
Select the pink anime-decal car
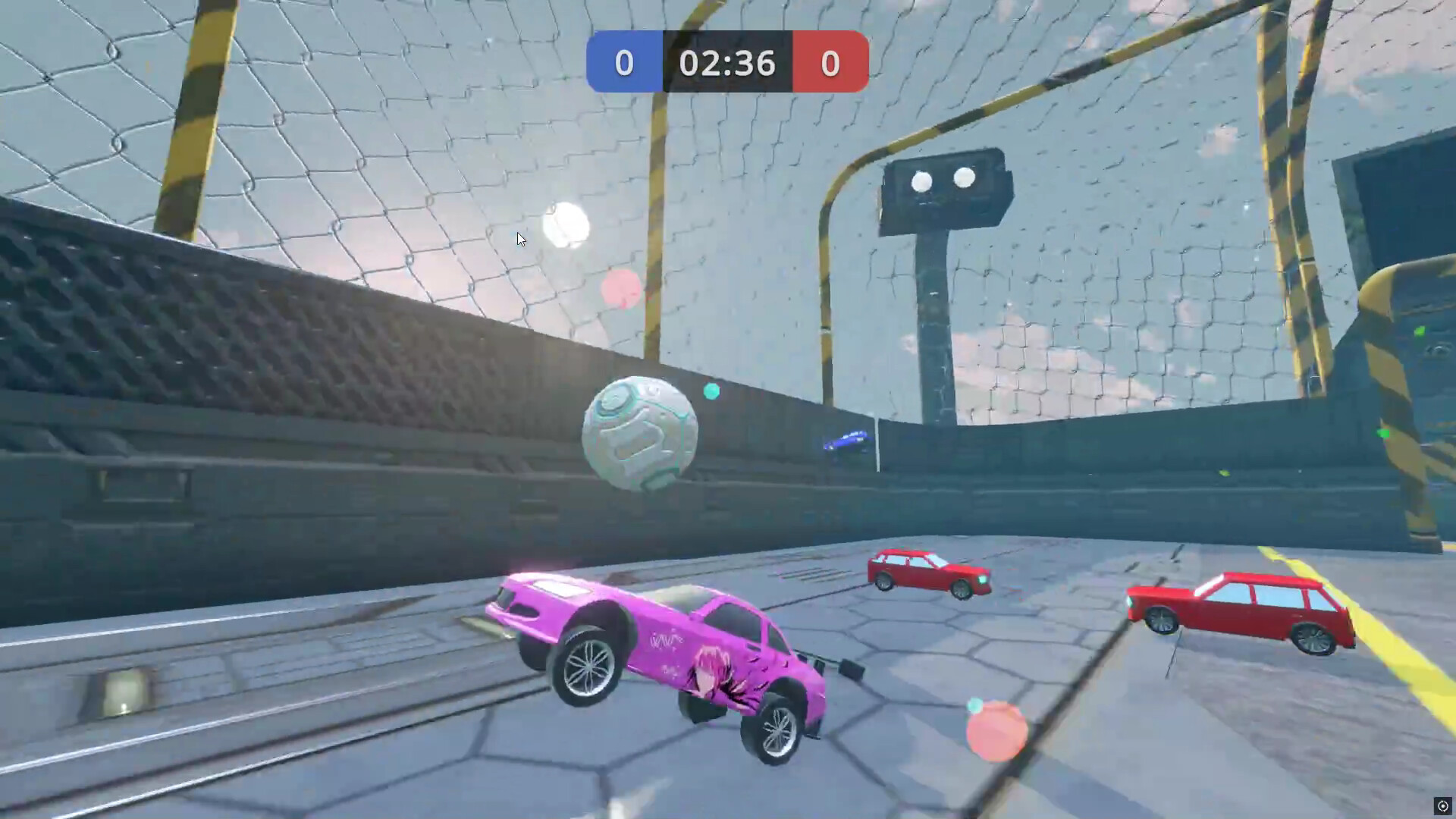pyautogui.click(x=675, y=652)
